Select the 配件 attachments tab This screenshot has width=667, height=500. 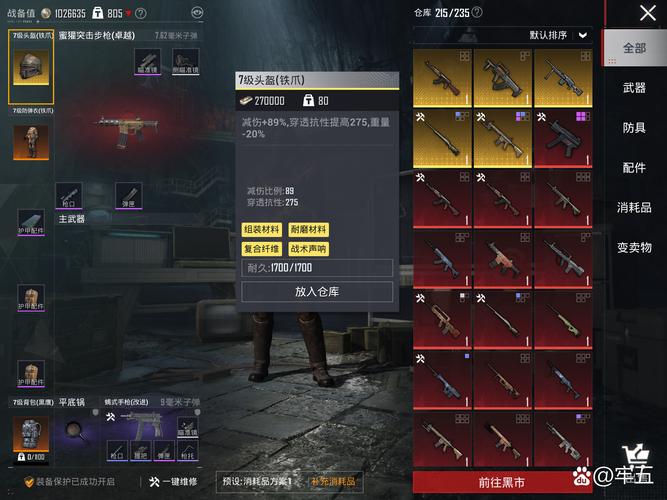click(x=634, y=168)
